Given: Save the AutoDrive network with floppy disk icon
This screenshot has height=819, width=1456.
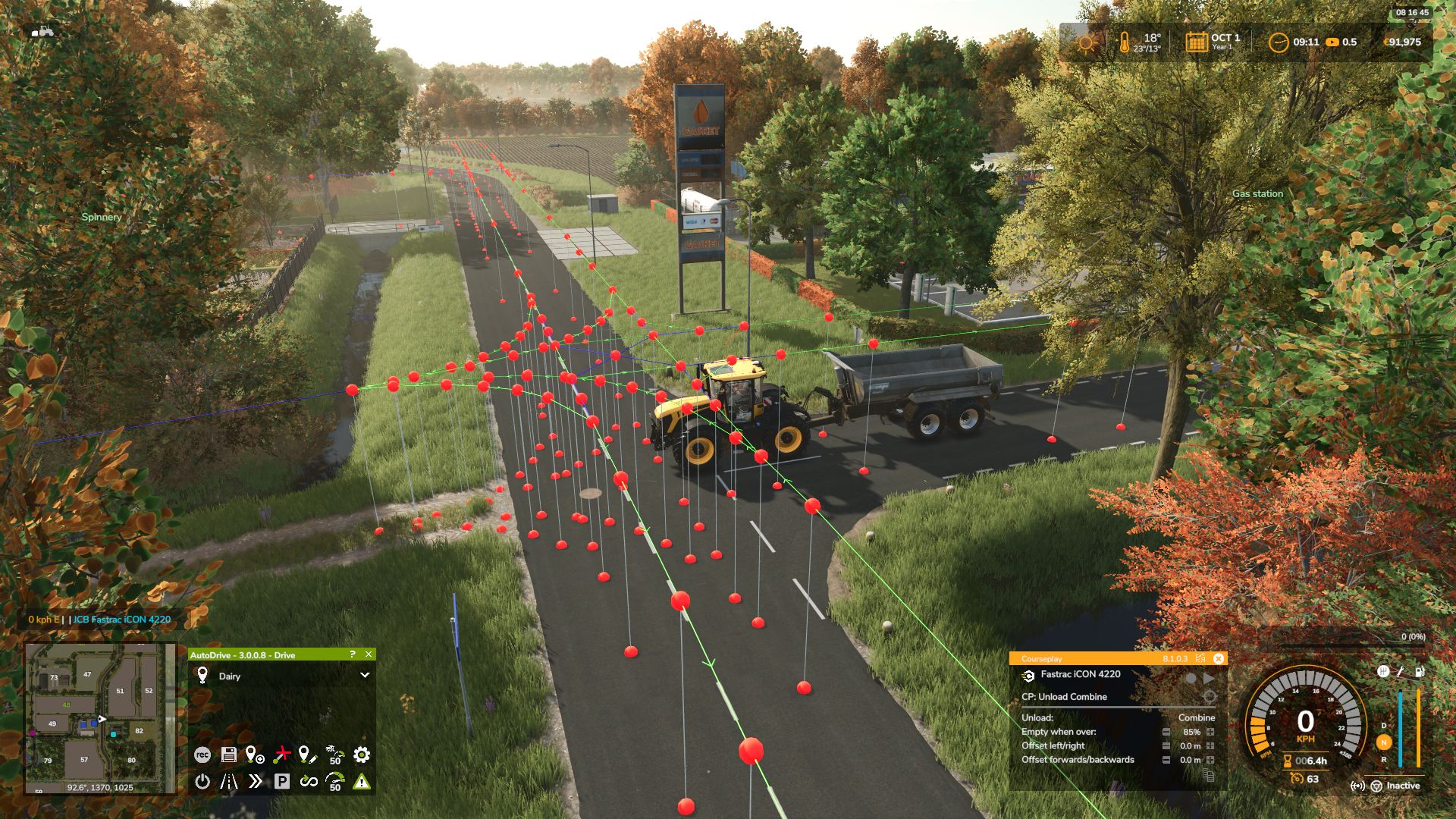Looking at the screenshot, I should (228, 755).
